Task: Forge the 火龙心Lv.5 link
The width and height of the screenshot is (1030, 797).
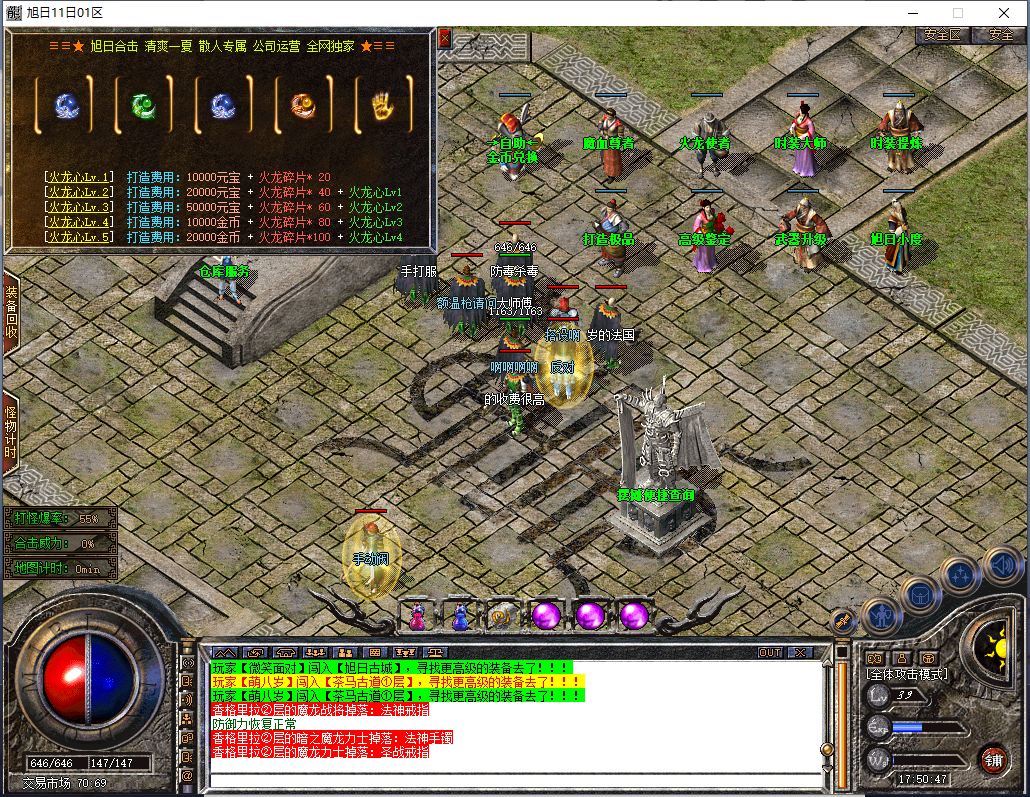Action: [x=79, y=237]
